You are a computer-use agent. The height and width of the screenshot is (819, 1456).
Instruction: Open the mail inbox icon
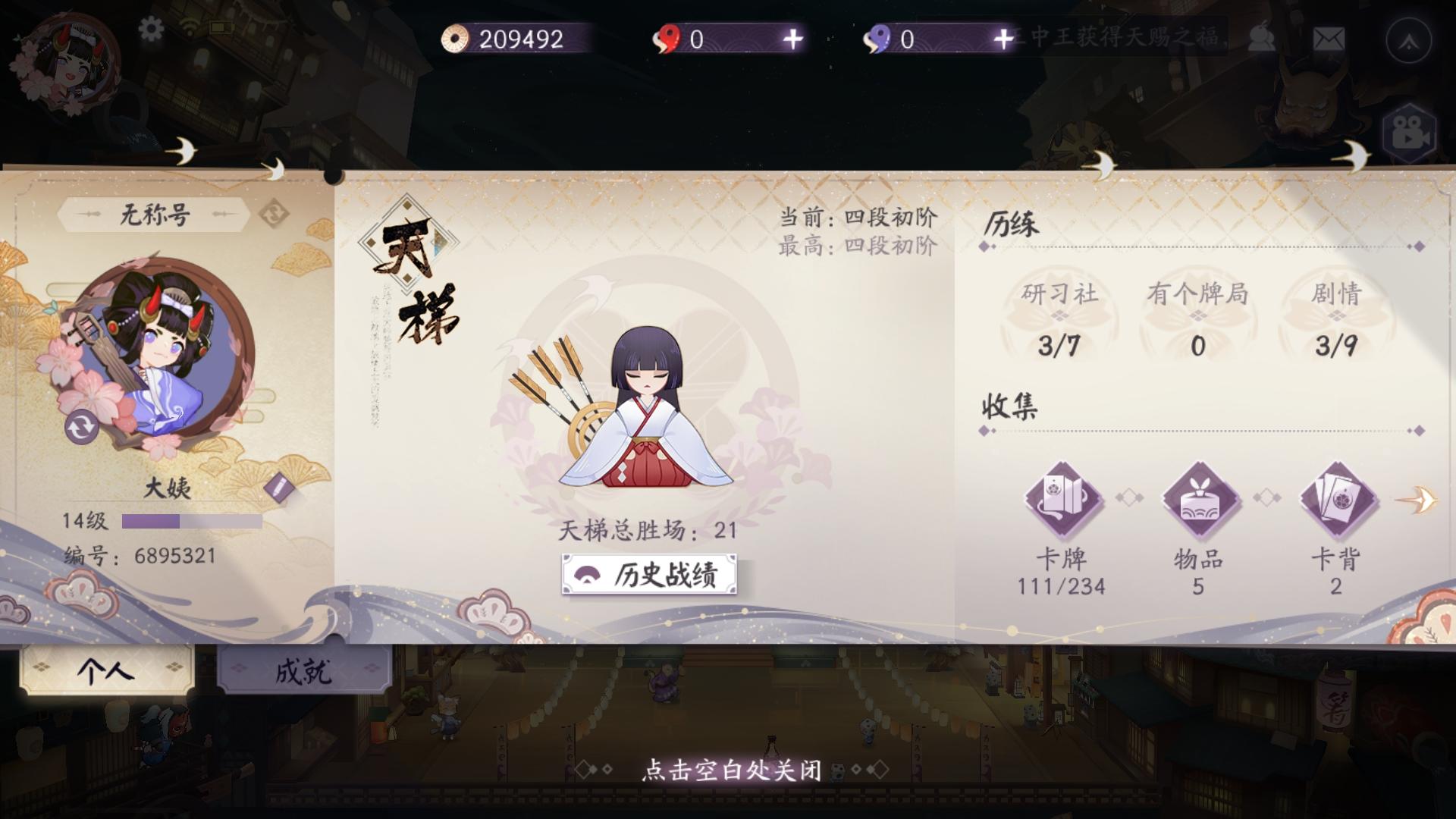coord(1329,39)
